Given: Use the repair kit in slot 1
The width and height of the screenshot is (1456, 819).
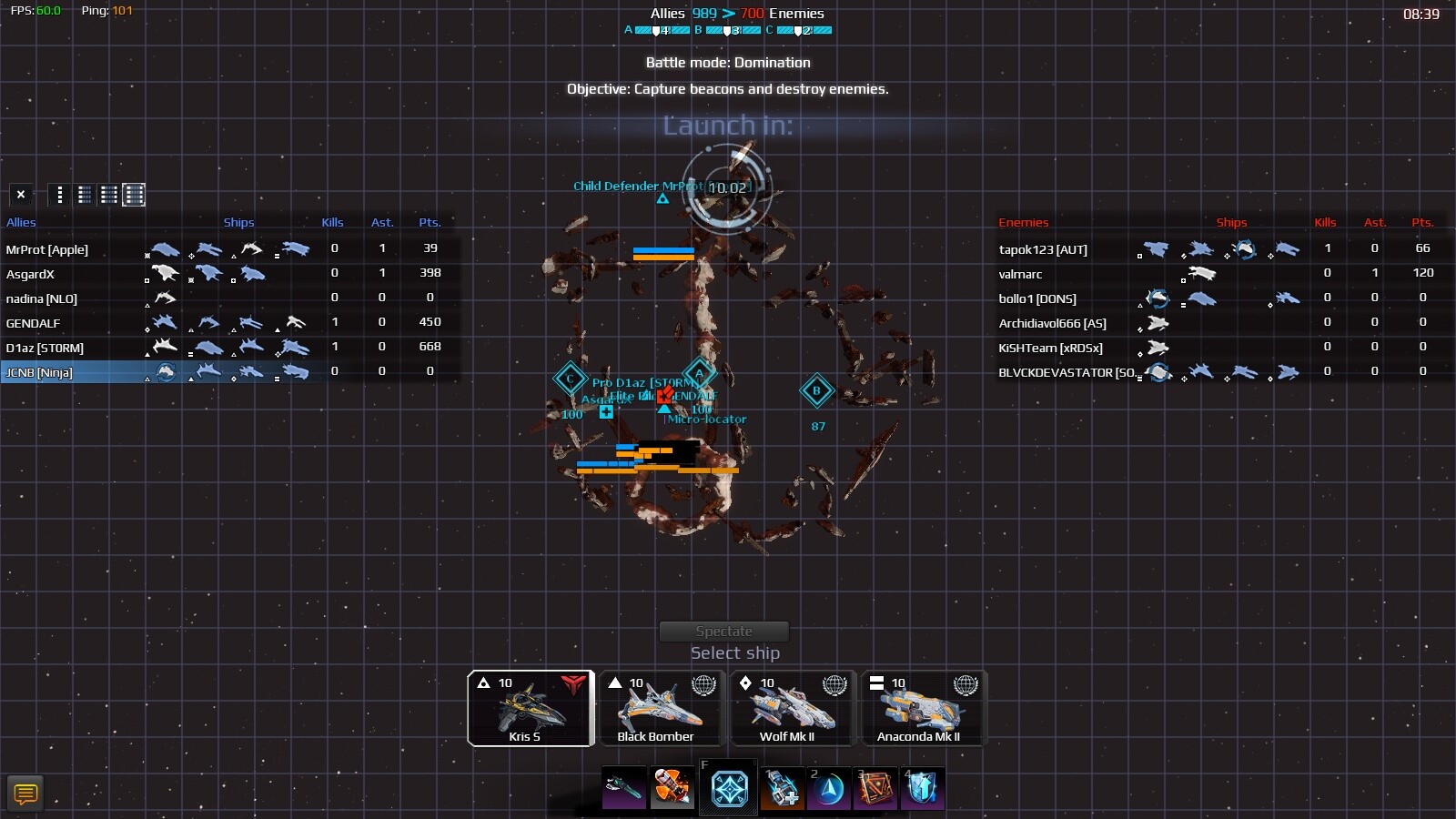Looking at the screenshot, I should point(783,788).
